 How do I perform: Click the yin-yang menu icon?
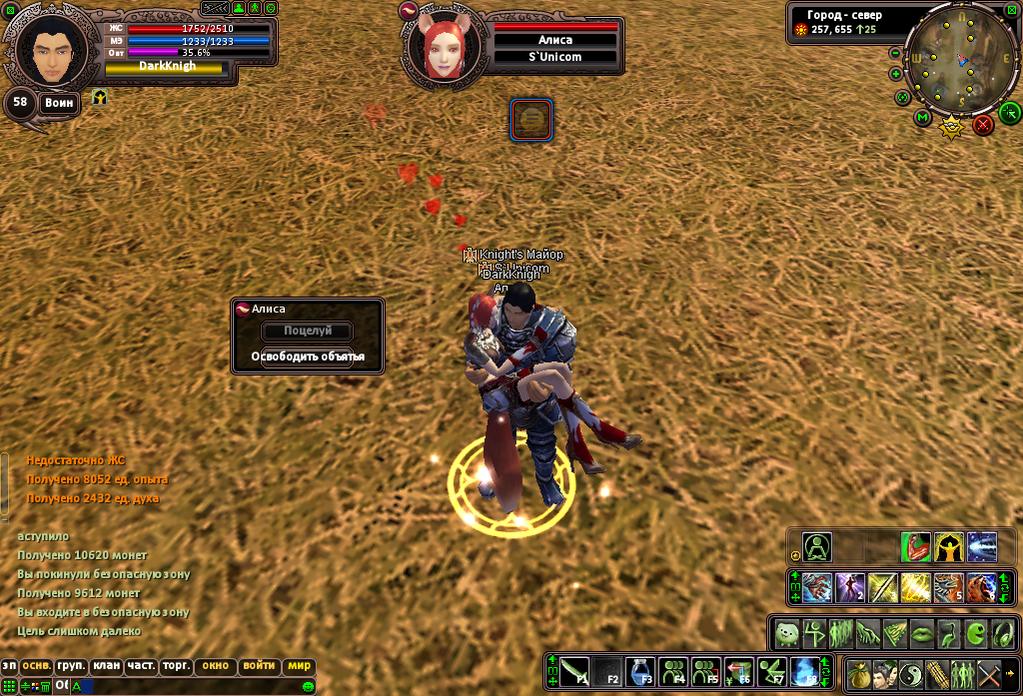pyautogui.click(x=911, y=673)
